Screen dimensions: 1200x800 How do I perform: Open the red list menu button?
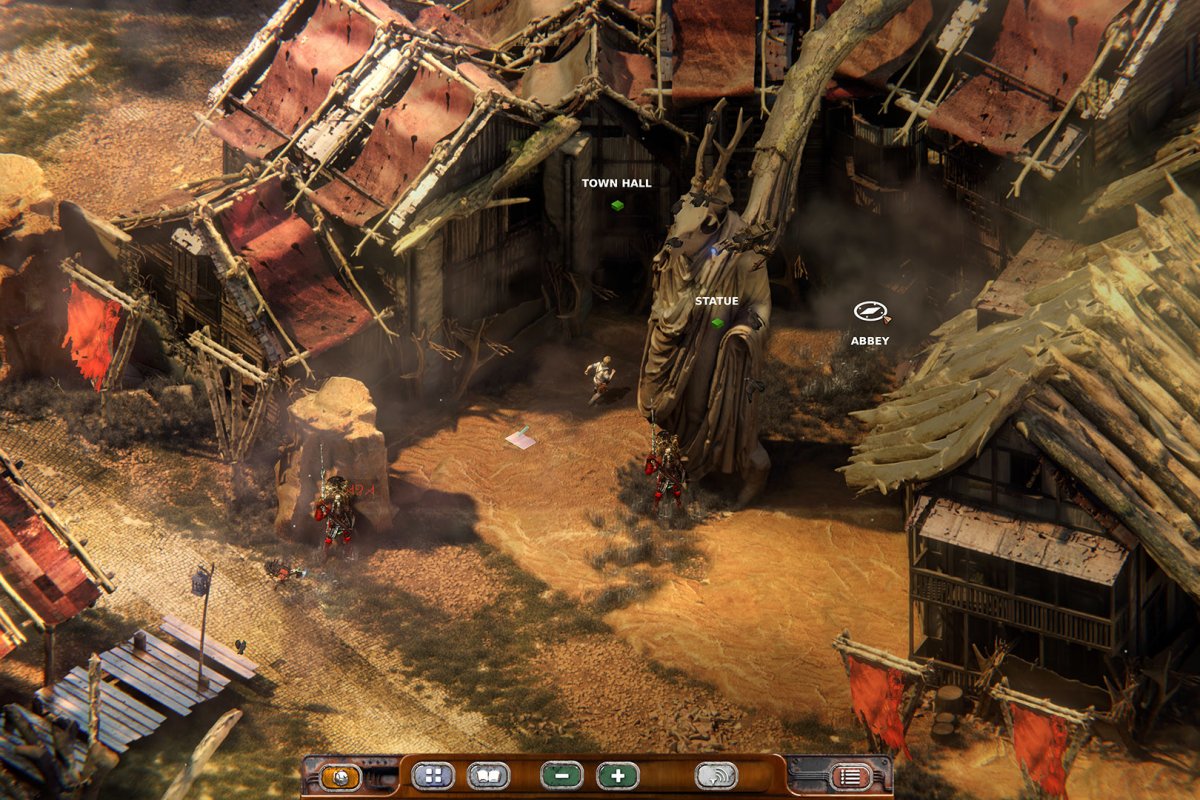coord(850,776)
